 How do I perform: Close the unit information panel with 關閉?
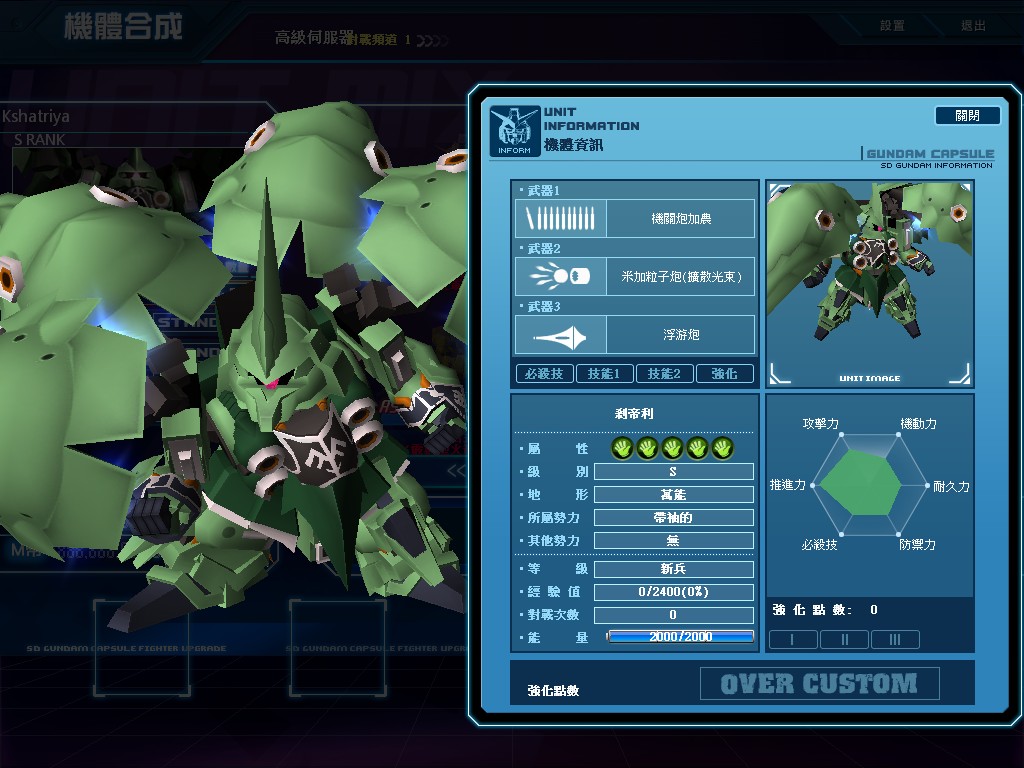(967, 116)
